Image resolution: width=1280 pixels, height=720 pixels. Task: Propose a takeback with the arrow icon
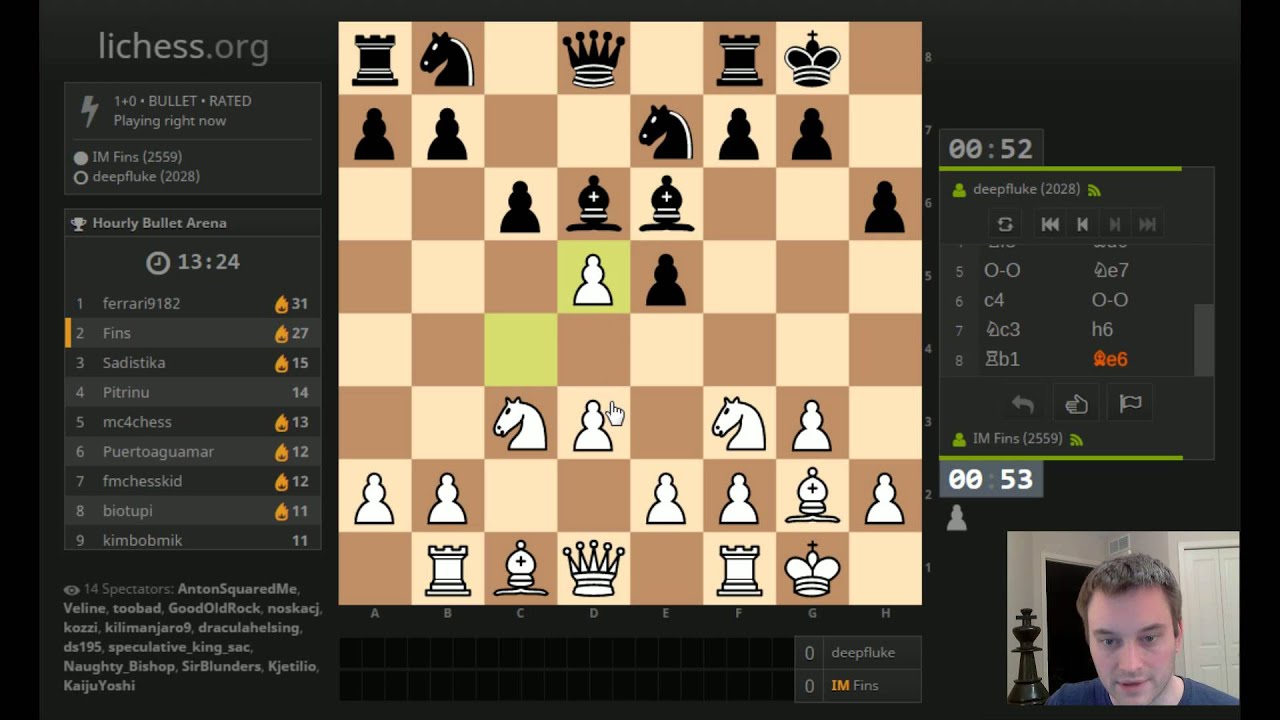tap(1020, 402)
